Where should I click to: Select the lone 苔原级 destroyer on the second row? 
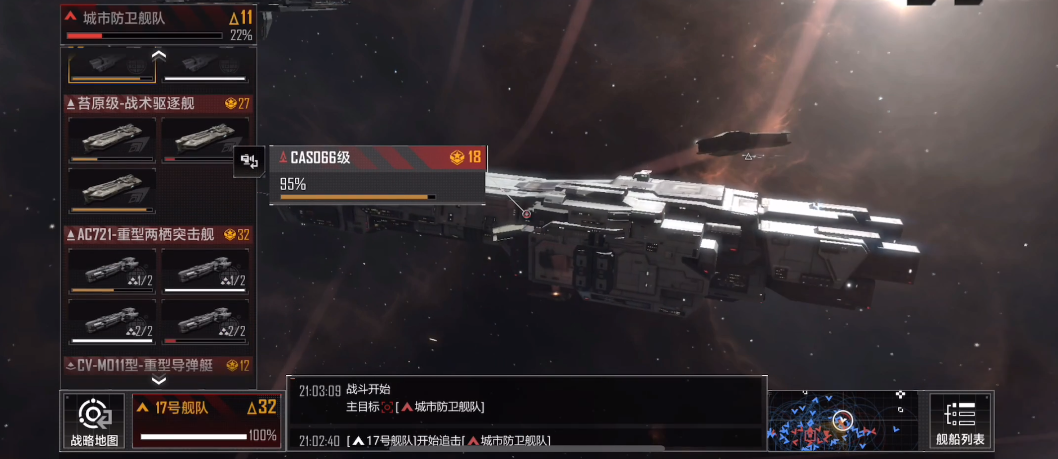(x=111, y=191)
